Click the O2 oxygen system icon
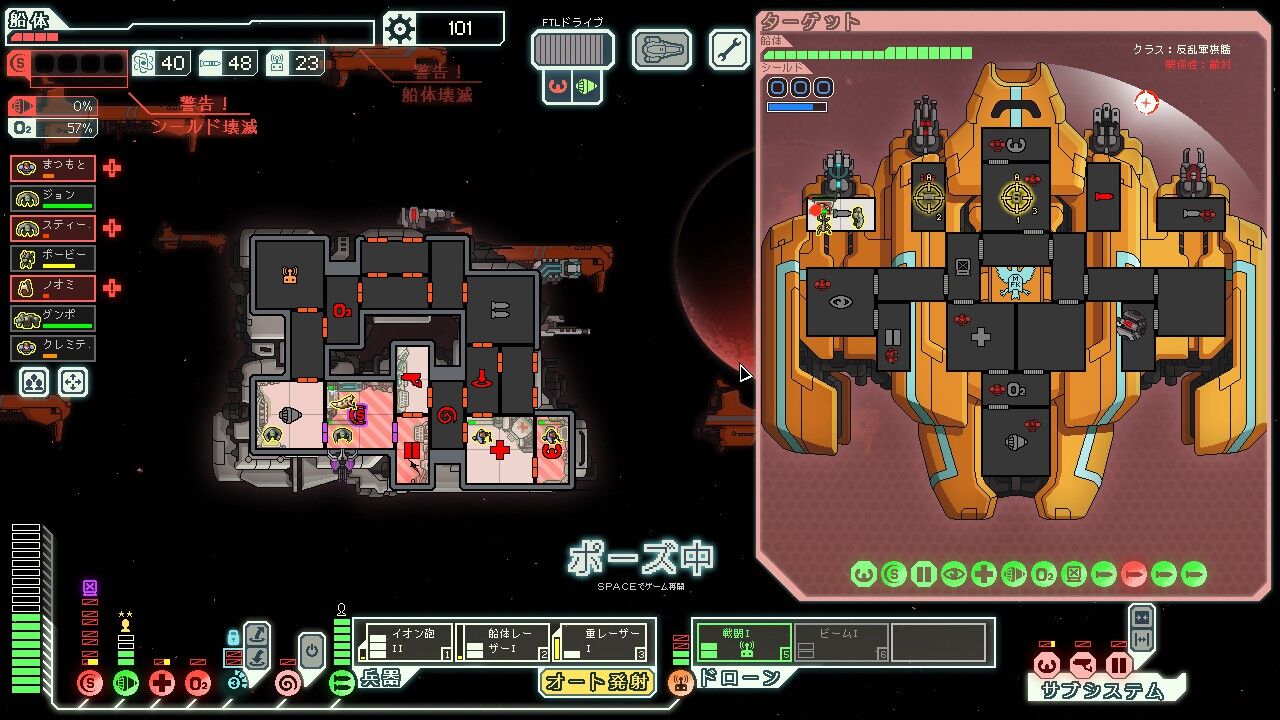This screenshot has width=1280, height=720. coord(198,684)
